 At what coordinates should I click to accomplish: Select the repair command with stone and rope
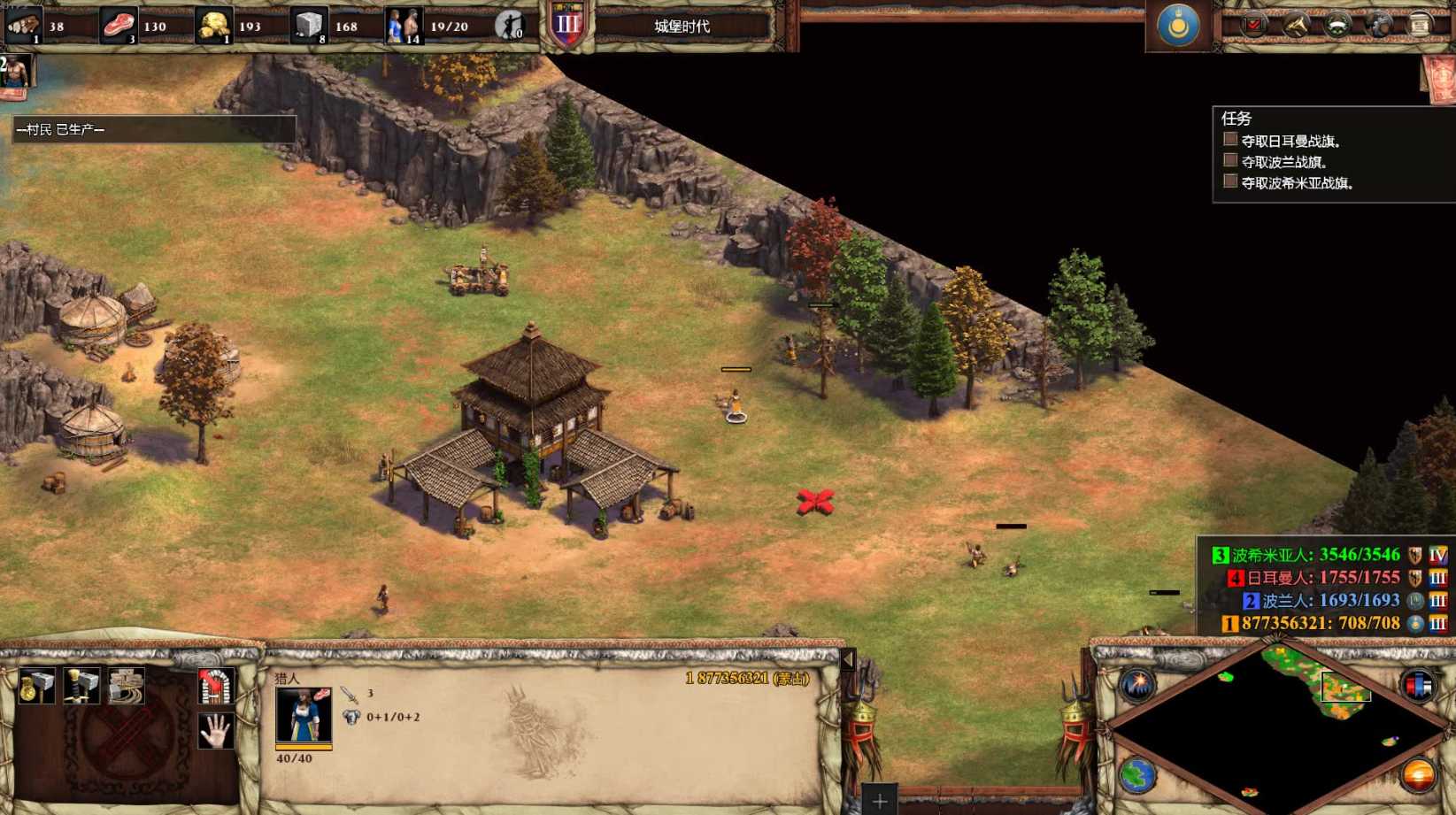coord(127,687)
